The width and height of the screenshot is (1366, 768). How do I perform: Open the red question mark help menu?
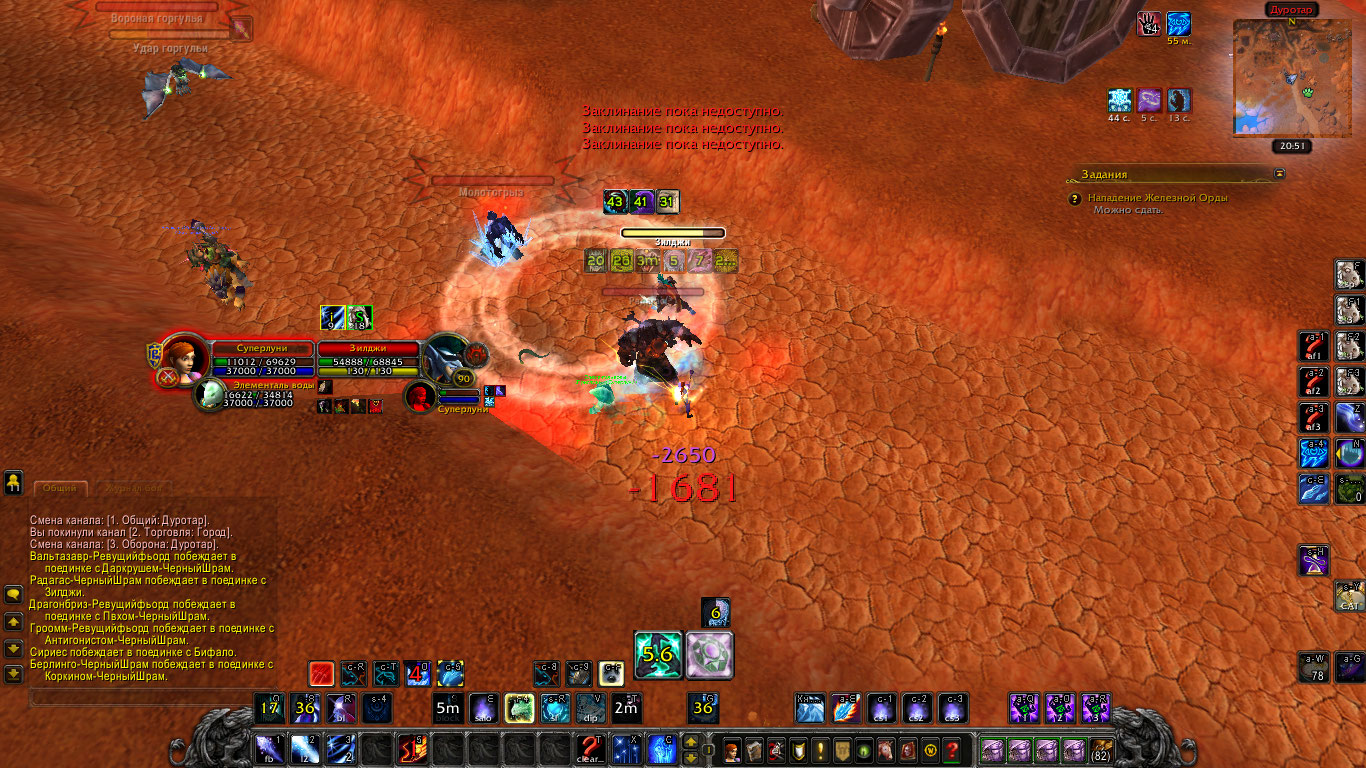(x=953, y=749)
